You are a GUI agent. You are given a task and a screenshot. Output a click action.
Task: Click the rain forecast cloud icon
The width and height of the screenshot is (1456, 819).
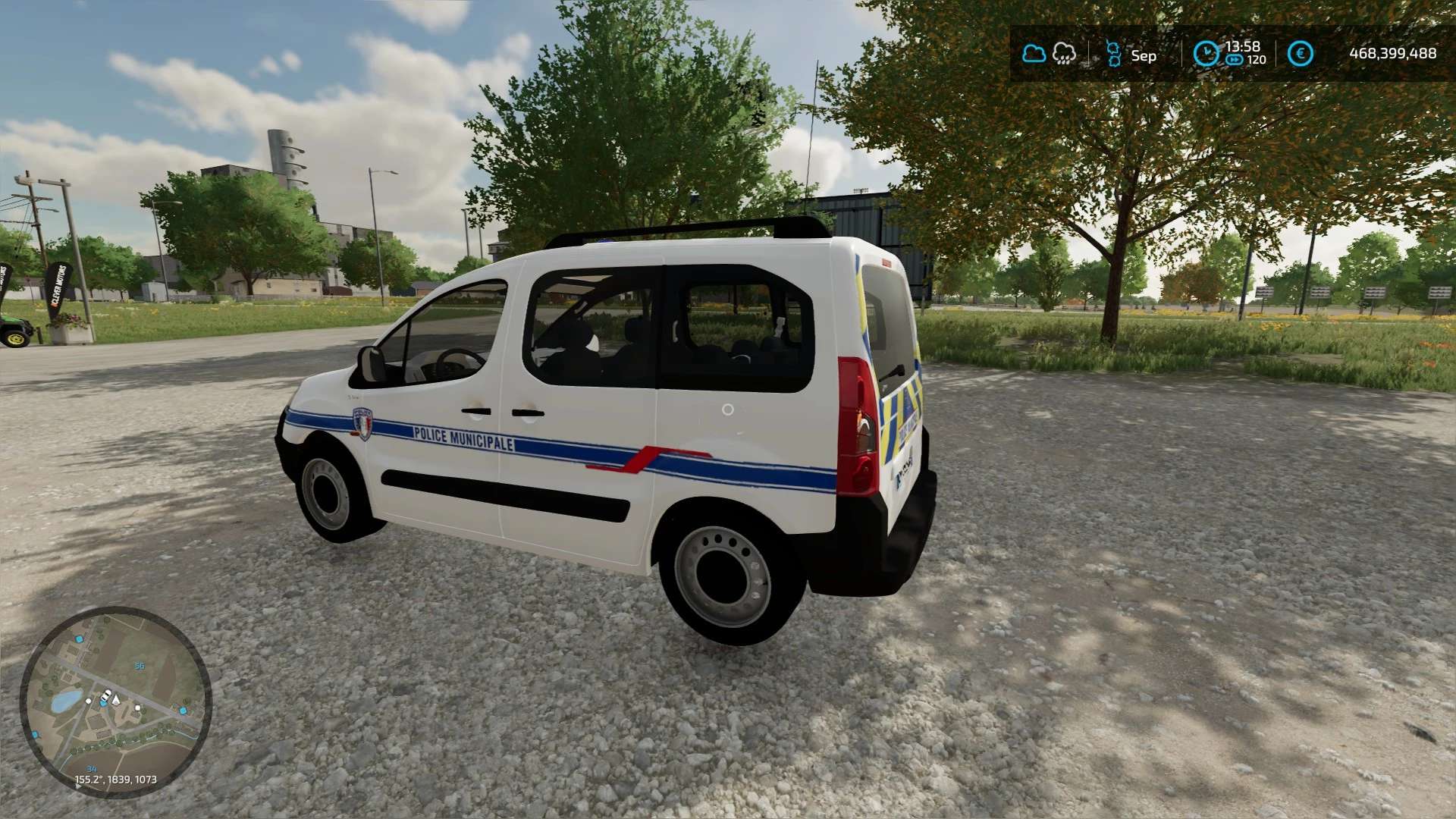coord(1064,54)
